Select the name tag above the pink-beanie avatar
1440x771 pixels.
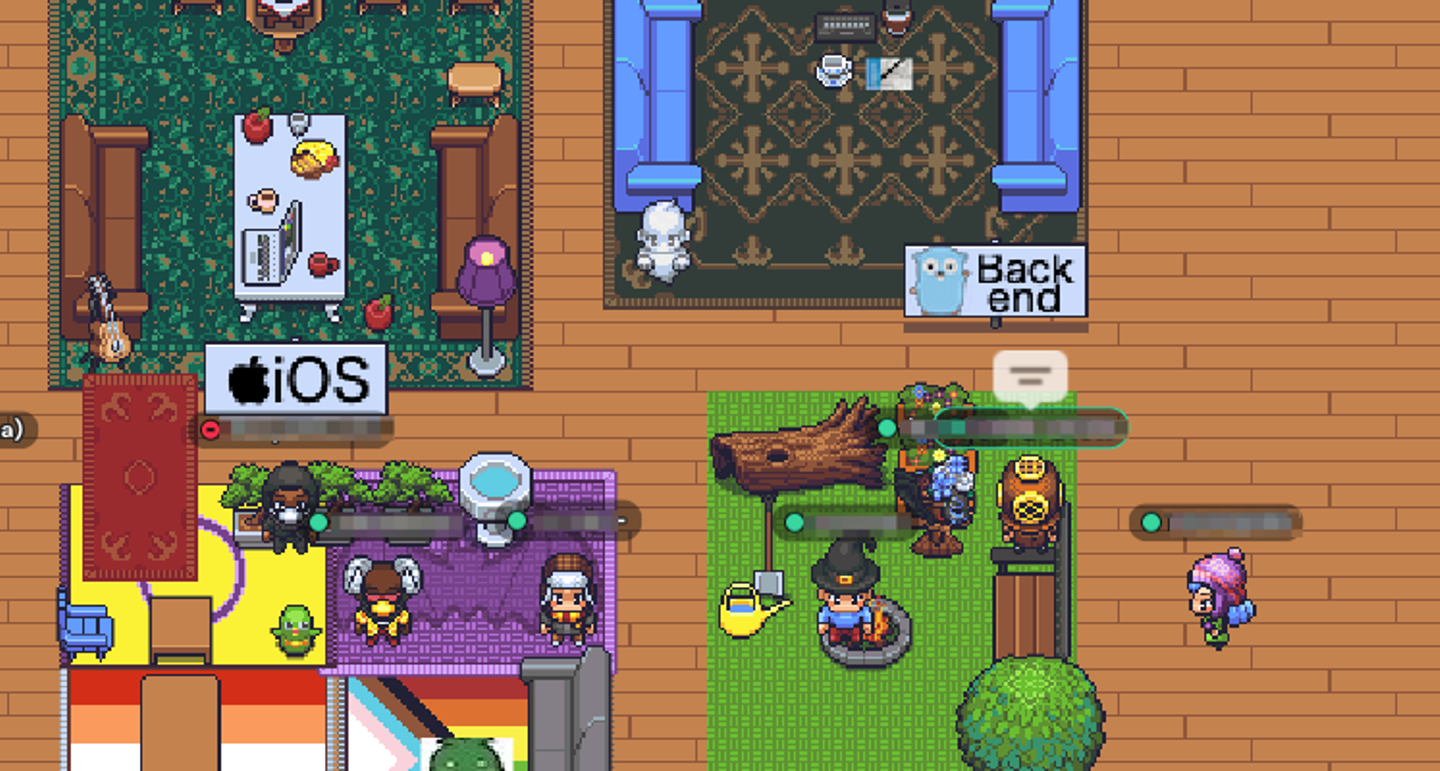[x=1216, y=522]
